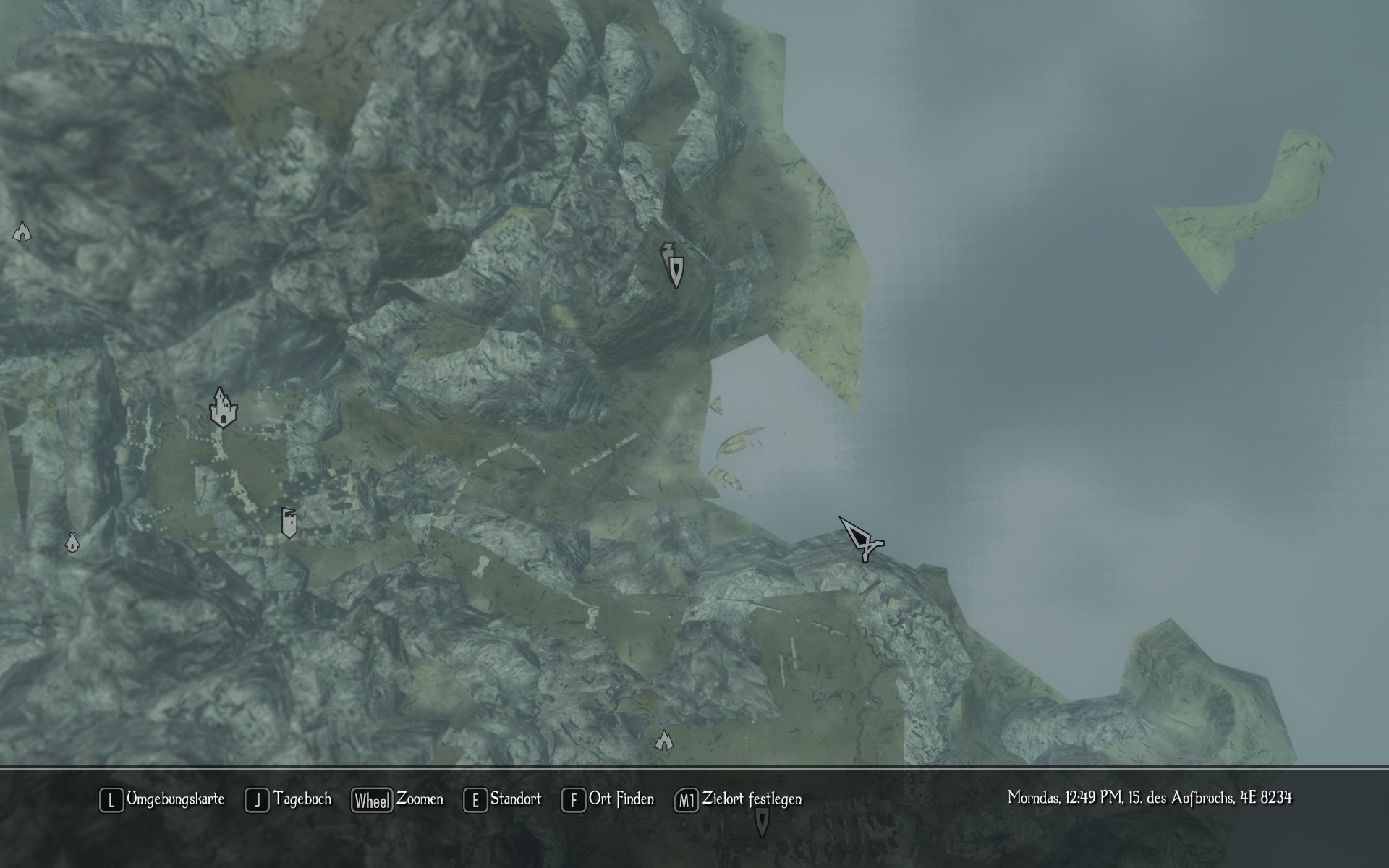Click the player position arrow marker
The height and width of the screenshot is (868, 1389).
point(861,539)
